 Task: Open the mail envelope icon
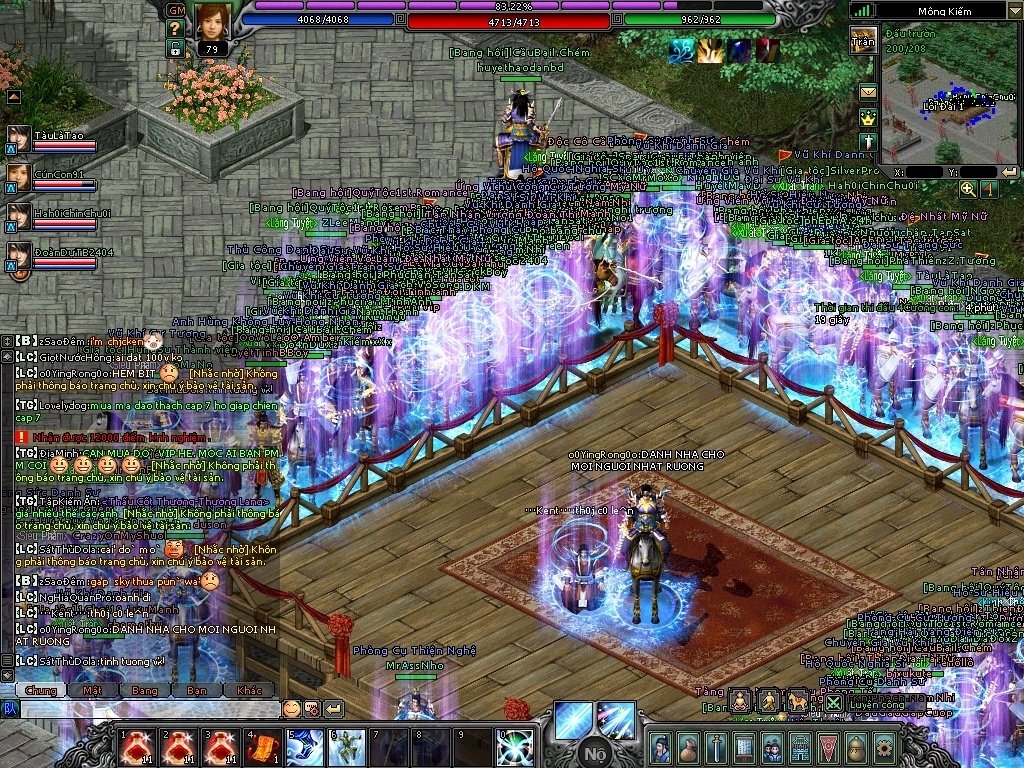point(867,92)
